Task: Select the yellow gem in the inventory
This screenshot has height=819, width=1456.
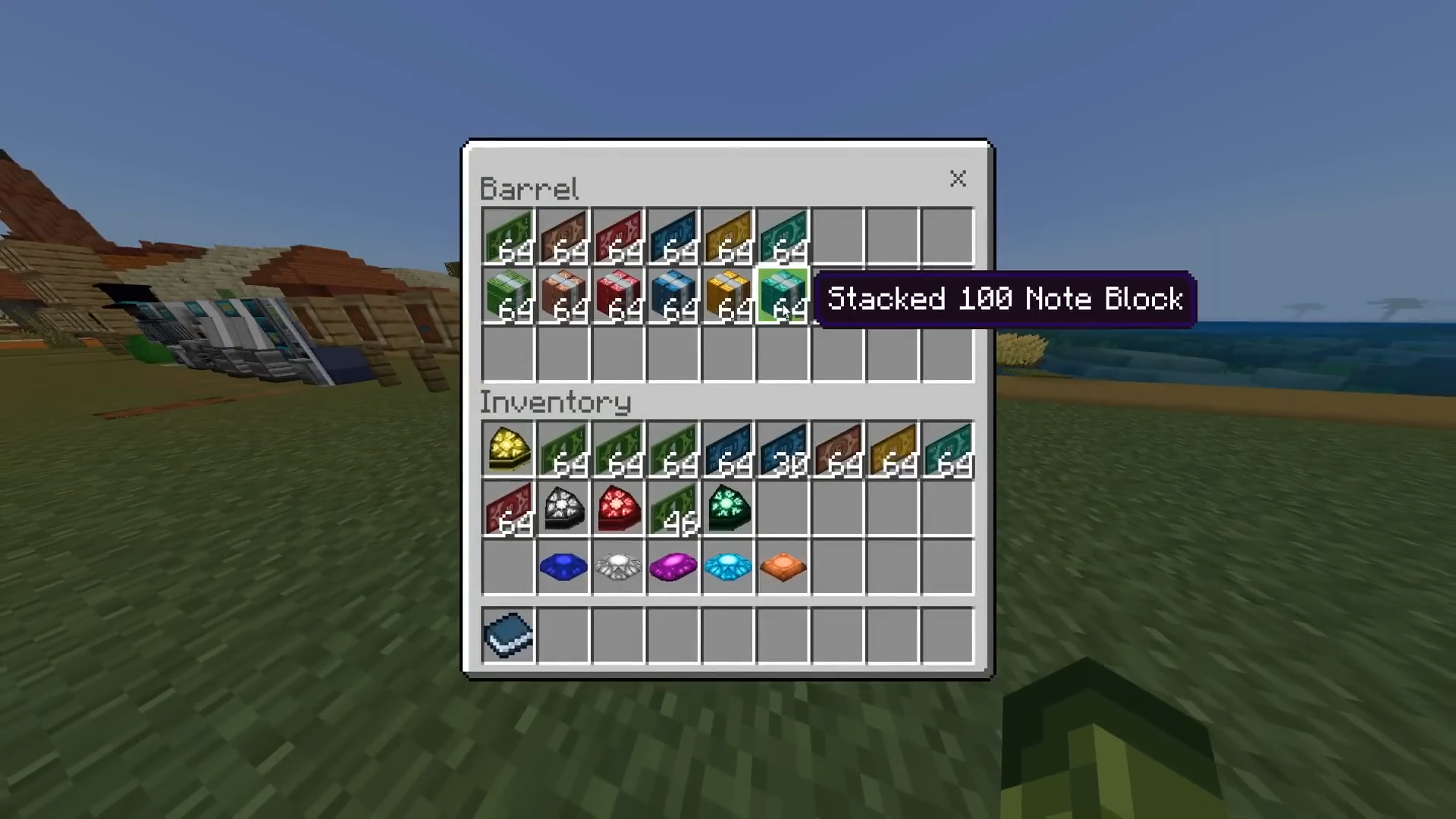Action: [x=508, y=449]
